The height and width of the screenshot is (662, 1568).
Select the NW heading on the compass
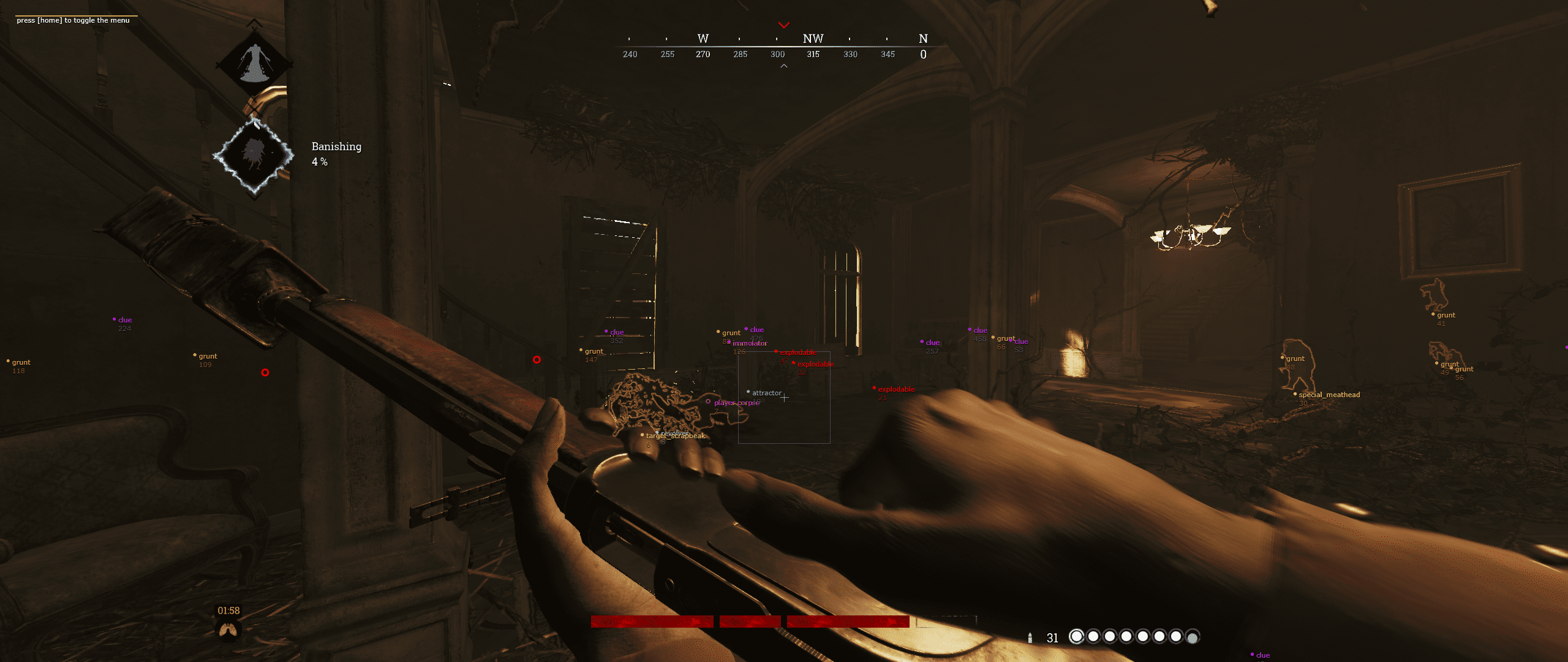(x=812, y=39)
